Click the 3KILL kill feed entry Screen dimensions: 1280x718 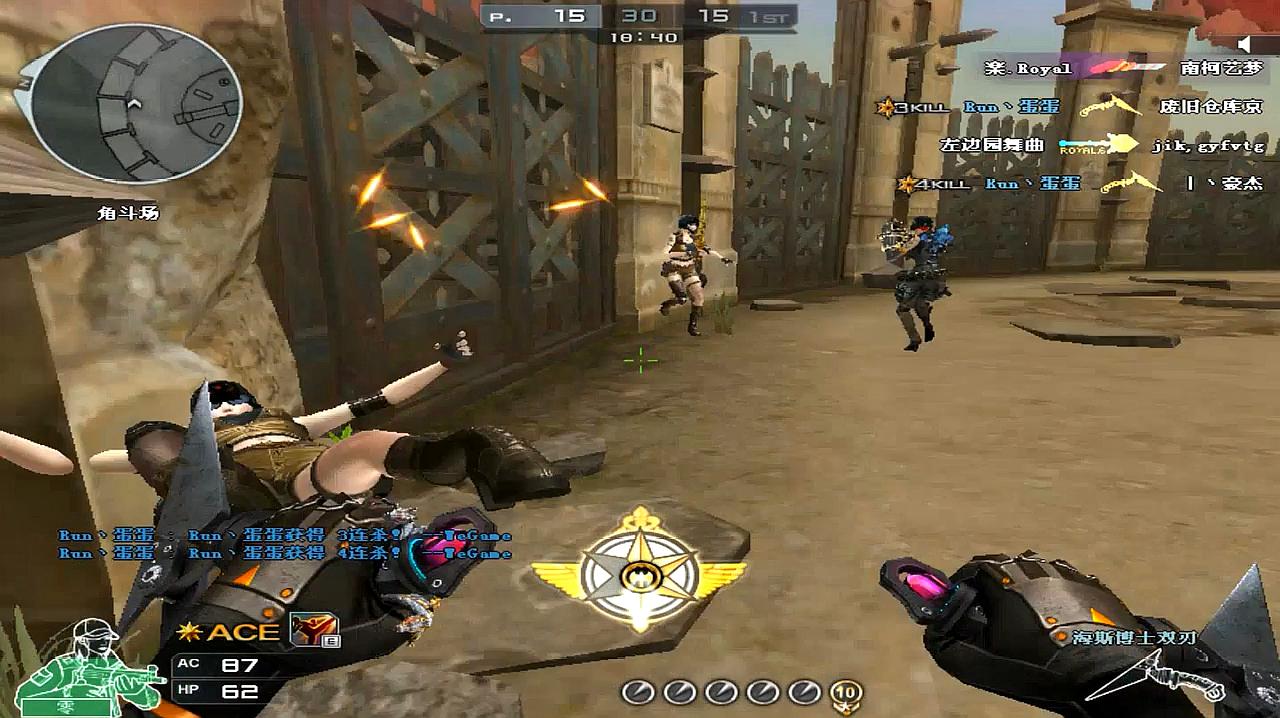tap(1068, 107)
